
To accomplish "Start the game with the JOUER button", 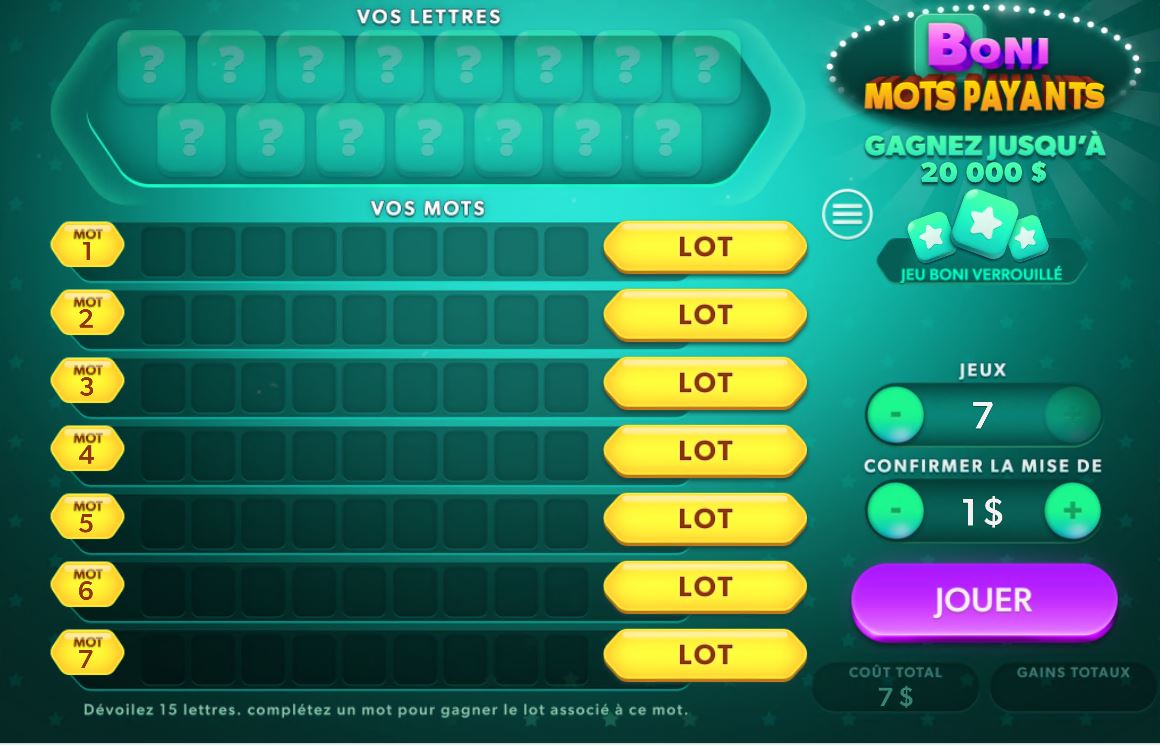I will click(x=984, y=600).
